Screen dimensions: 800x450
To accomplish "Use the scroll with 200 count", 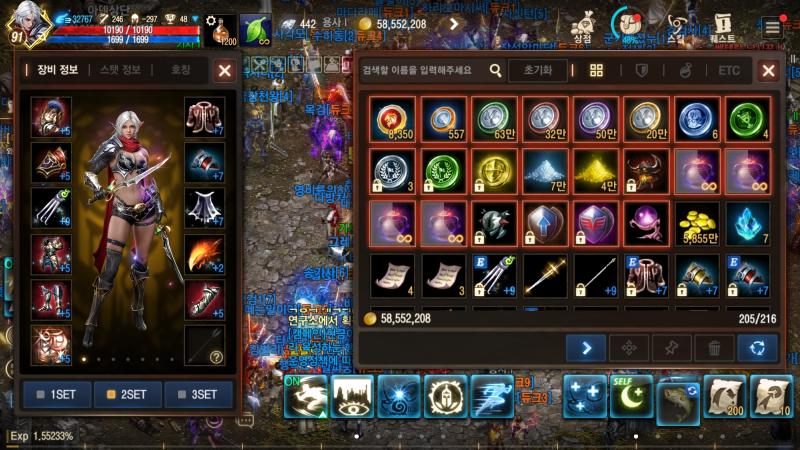I will point(724,397).
